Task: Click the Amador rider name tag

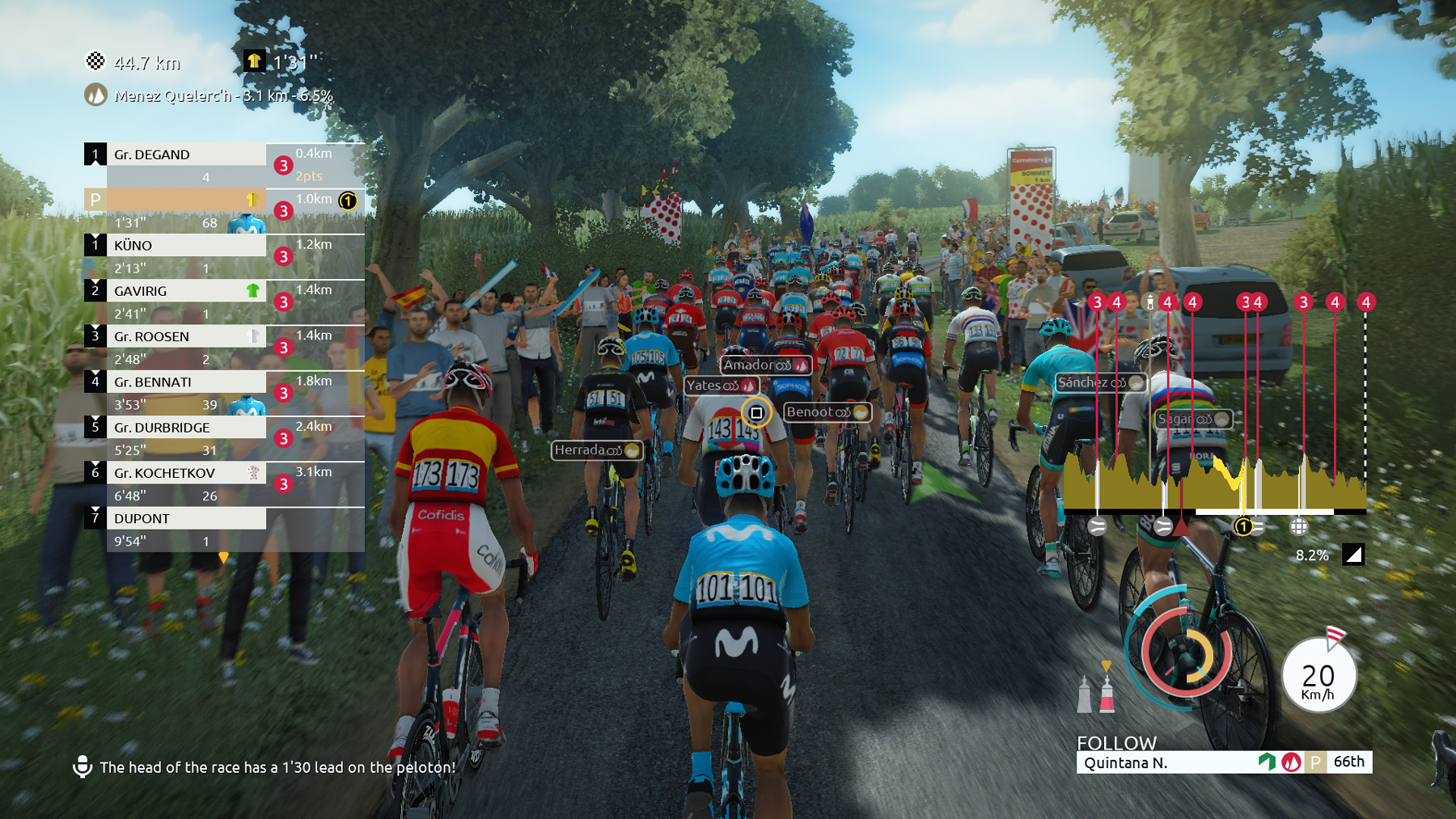Action: pos(764,365)
